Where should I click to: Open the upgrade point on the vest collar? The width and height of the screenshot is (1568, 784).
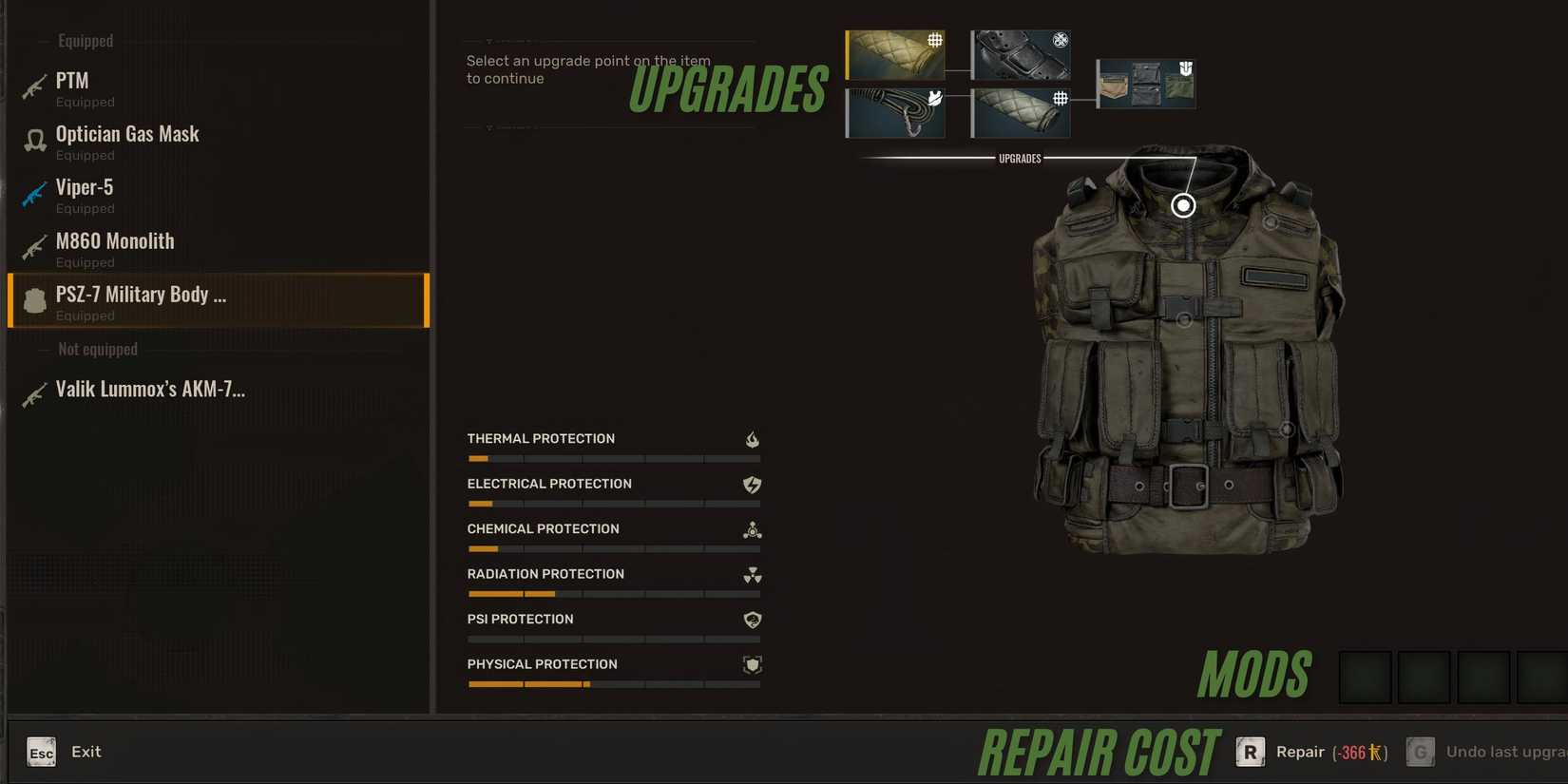coord(1183,203)
